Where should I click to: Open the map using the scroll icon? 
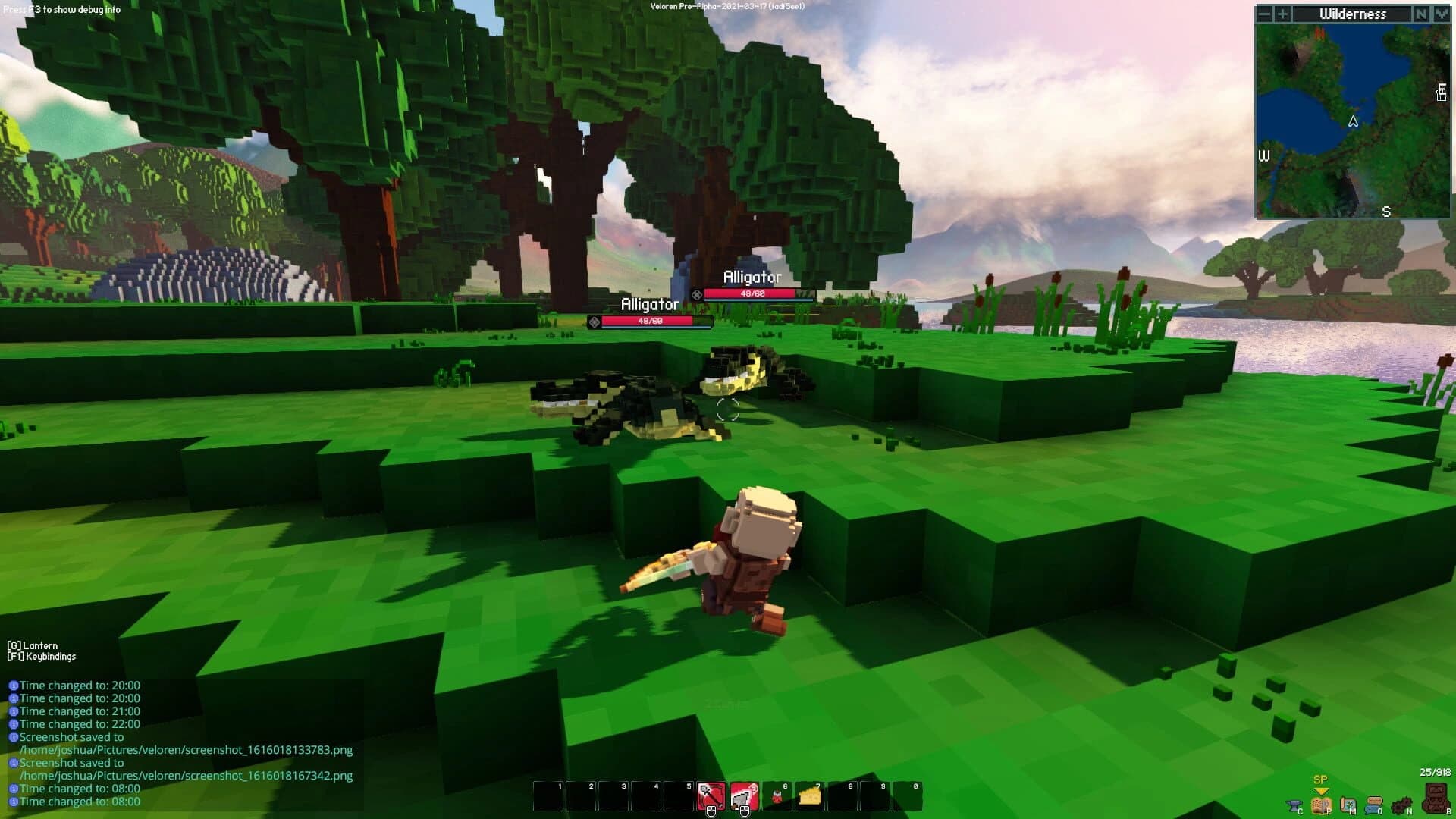[x=1348, y=806]
